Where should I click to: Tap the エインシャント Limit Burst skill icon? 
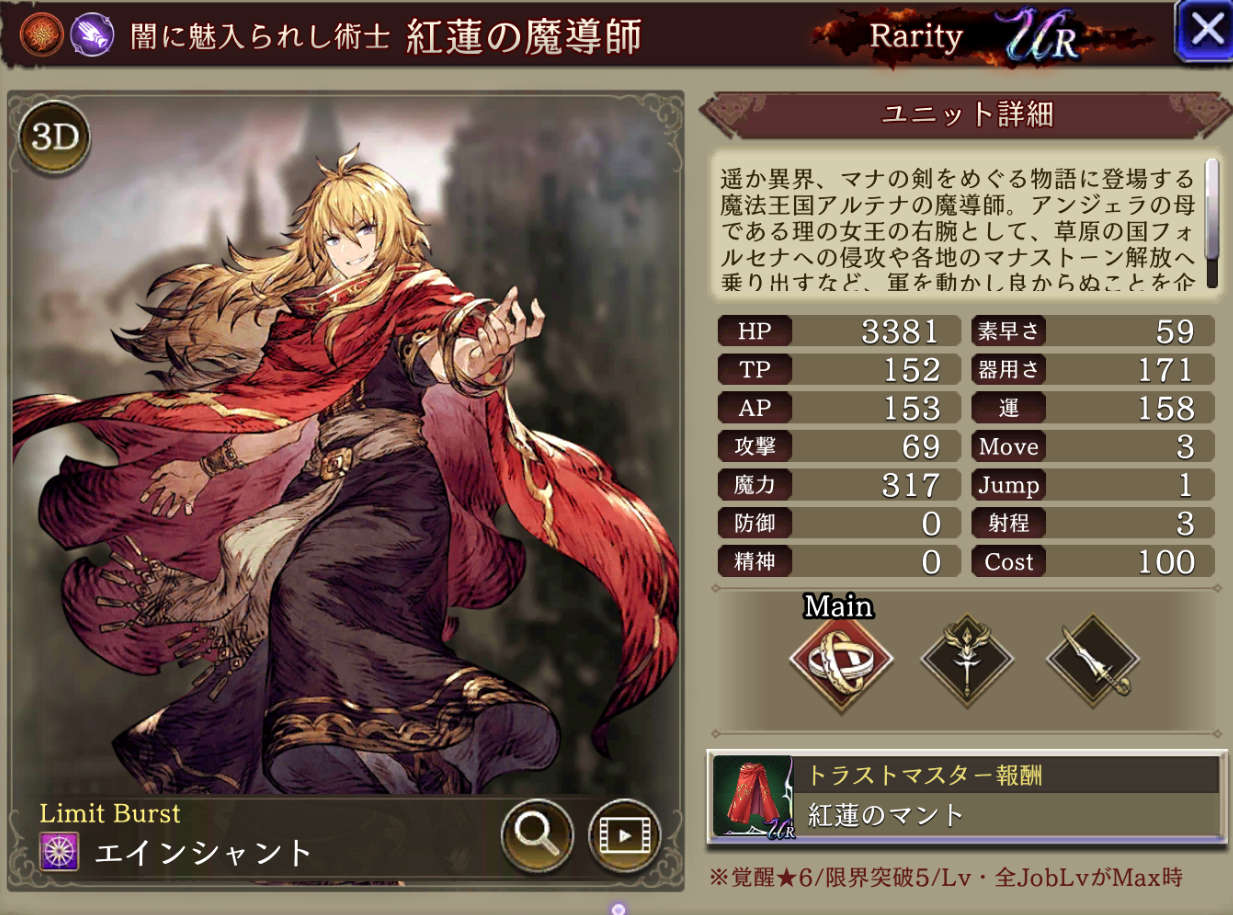pyautogui.click(x=59, y=852)
